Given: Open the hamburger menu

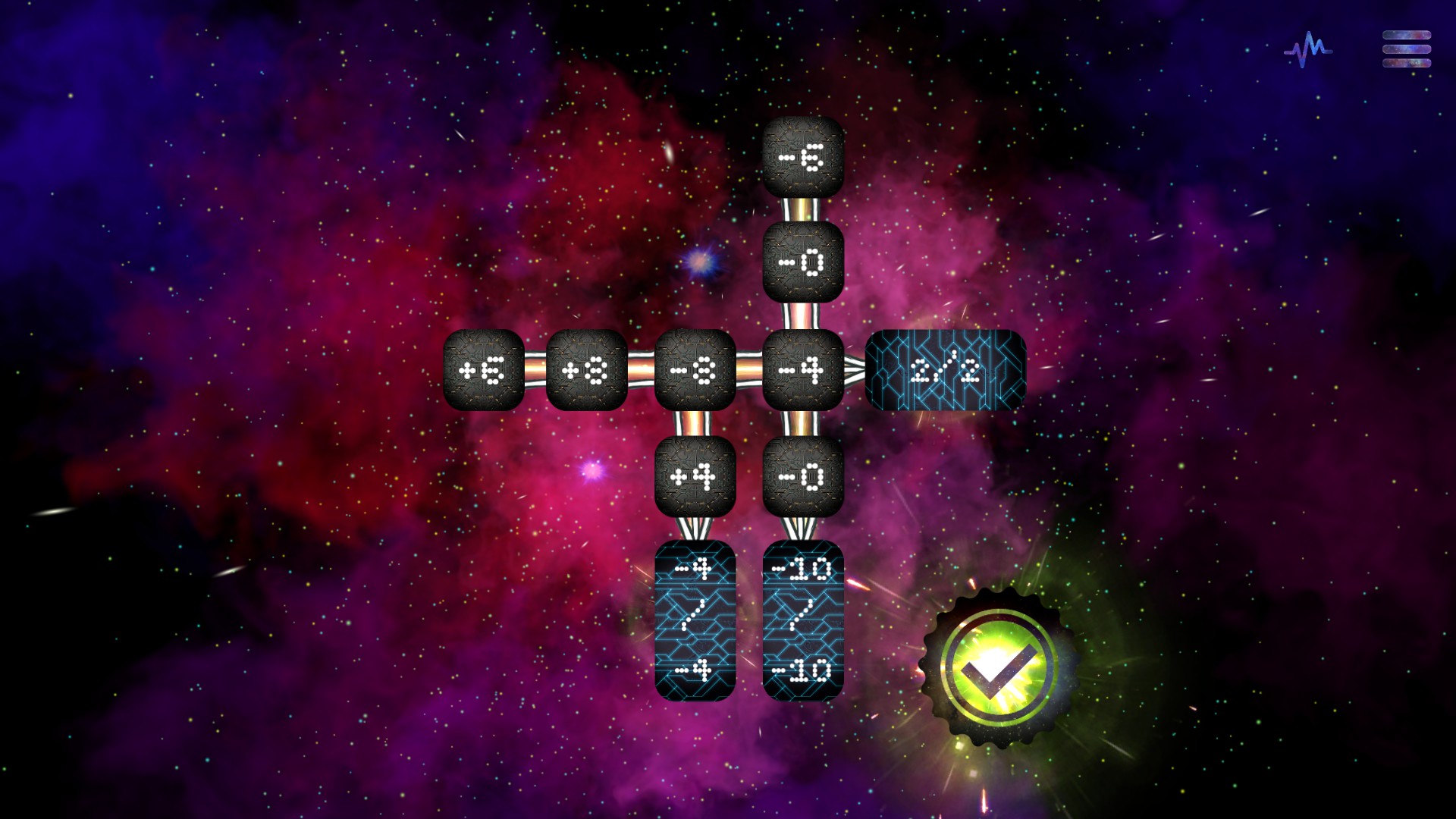Looking at the screenshot, I should 1406,49.
